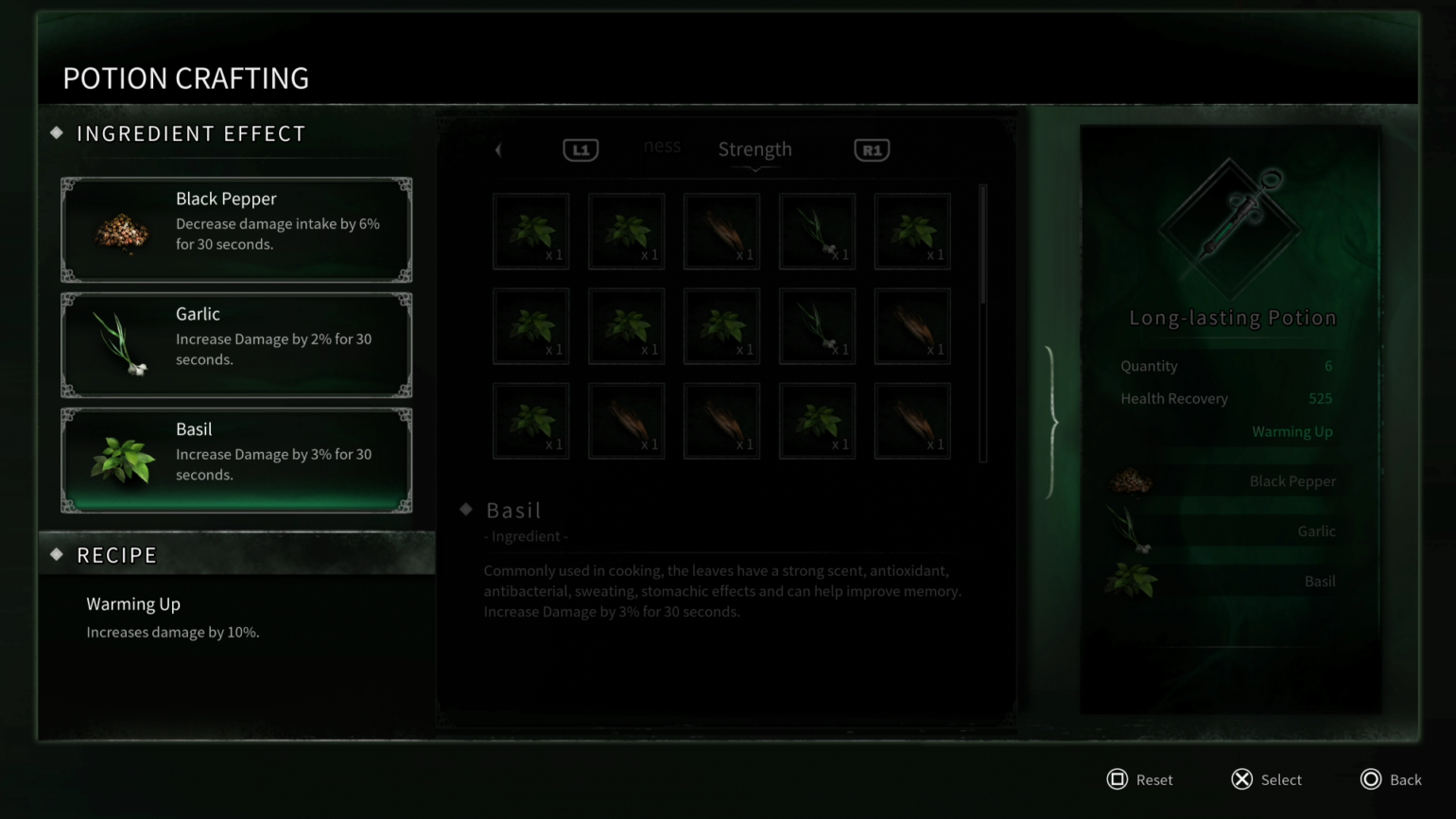Select the Garlic ingredient effect card
Image resolution: width=1456 pixels, height=819 pixels.
pos(235,344)
